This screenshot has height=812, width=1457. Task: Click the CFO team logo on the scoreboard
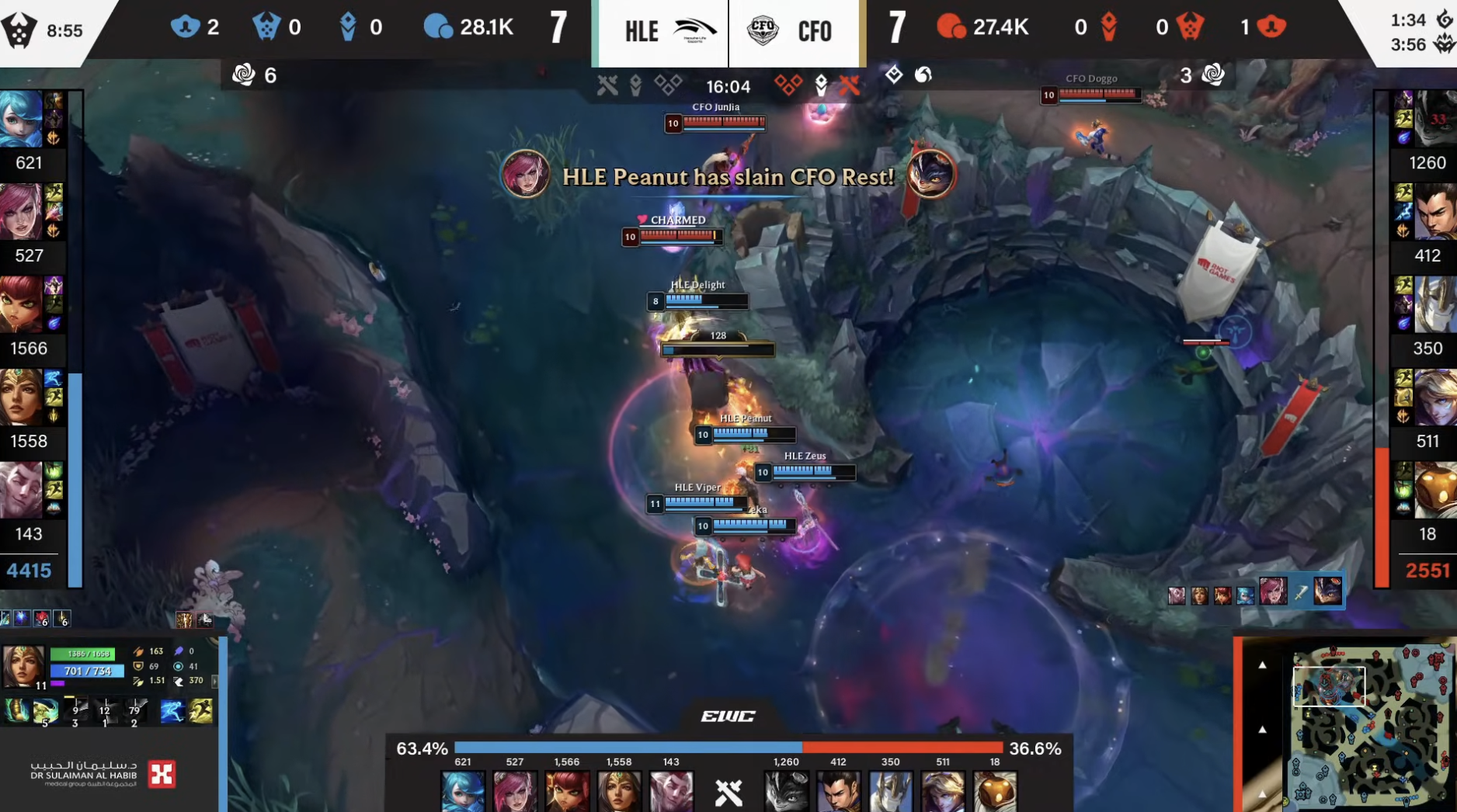763,31
